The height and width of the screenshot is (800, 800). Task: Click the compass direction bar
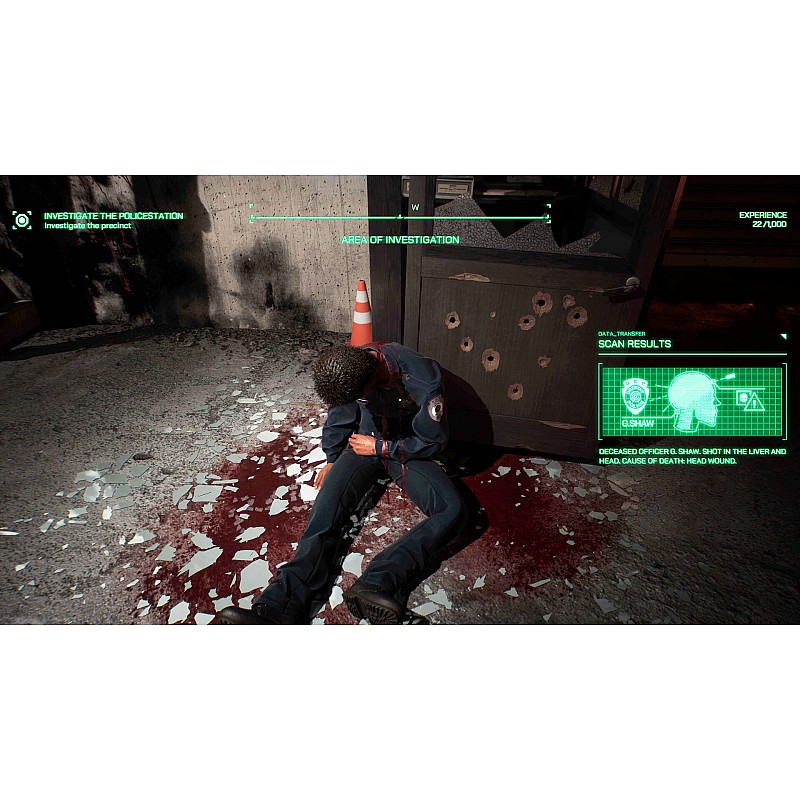point(399,215)
